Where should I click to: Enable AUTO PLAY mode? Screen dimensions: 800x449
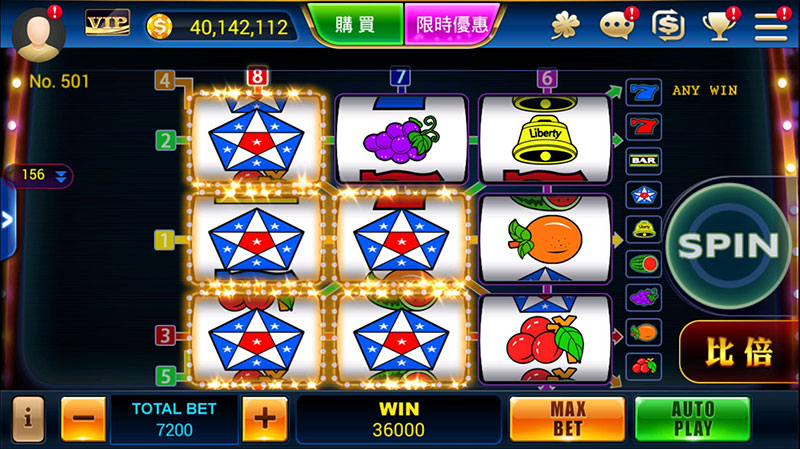point(692,419)
